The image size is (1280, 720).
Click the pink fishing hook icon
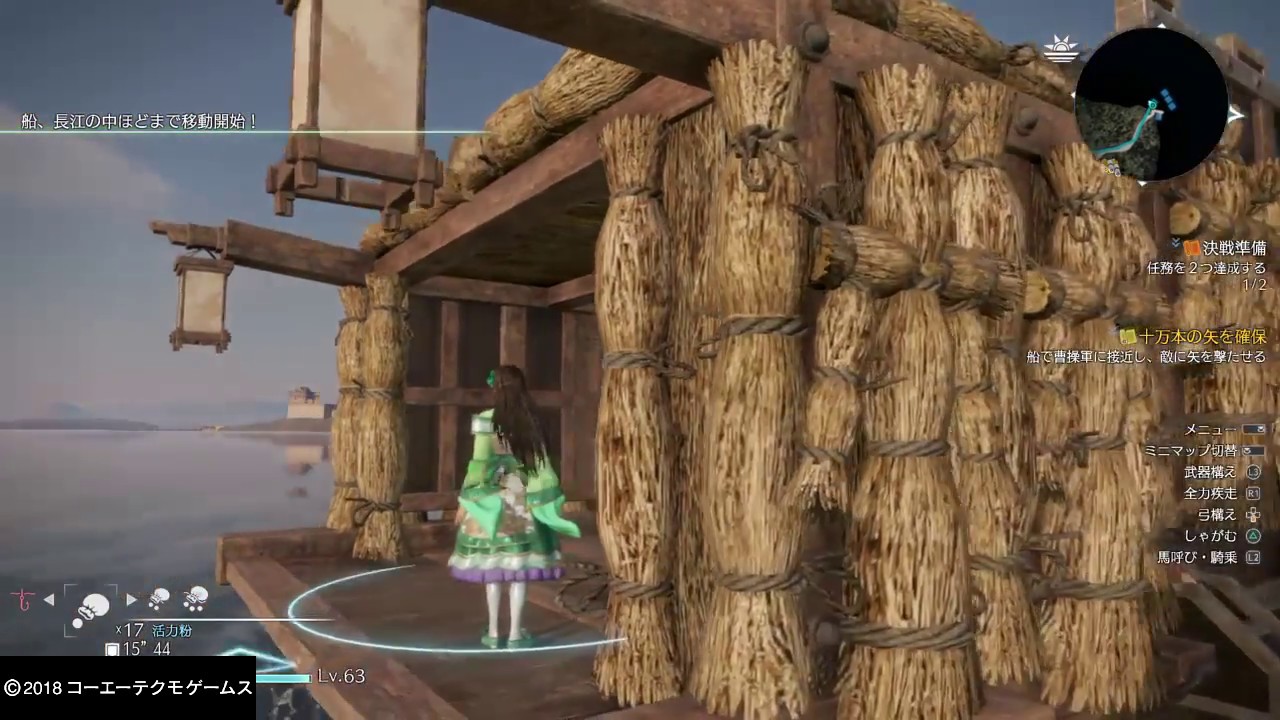24,600
